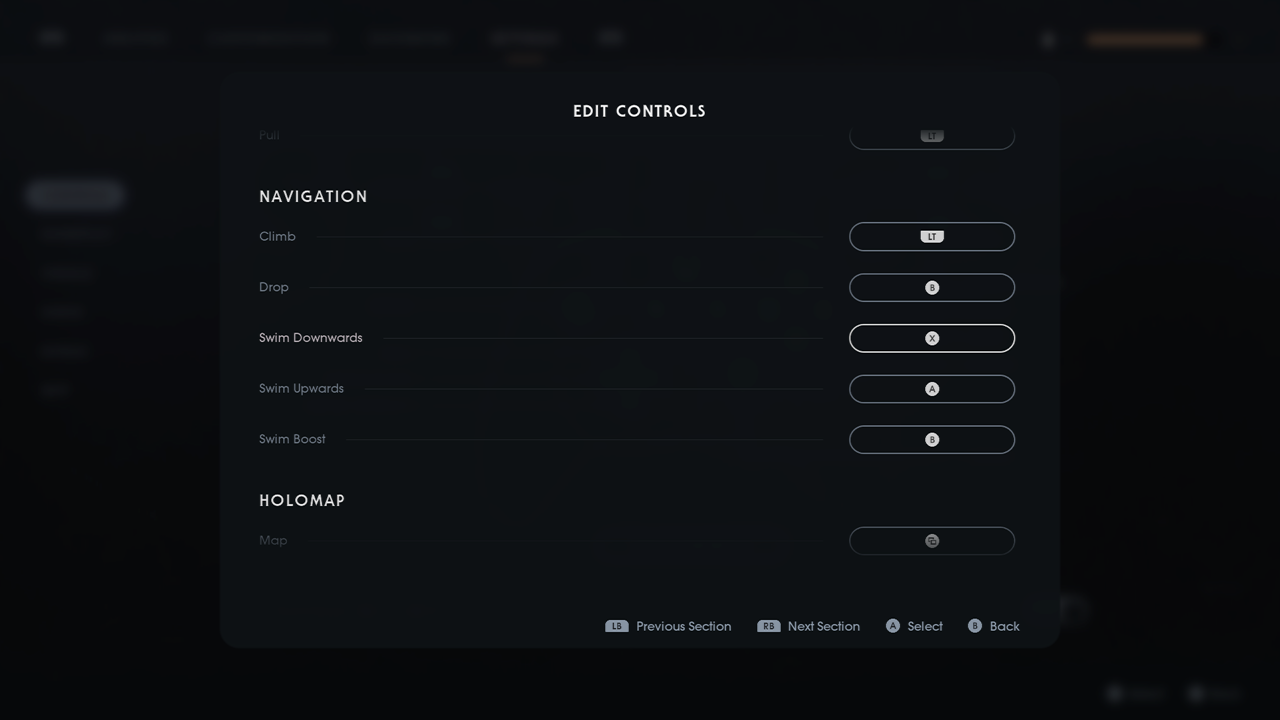Click Back in the bottom bar
Viewport: 1280px width, 720px height.
[1003, 626]
